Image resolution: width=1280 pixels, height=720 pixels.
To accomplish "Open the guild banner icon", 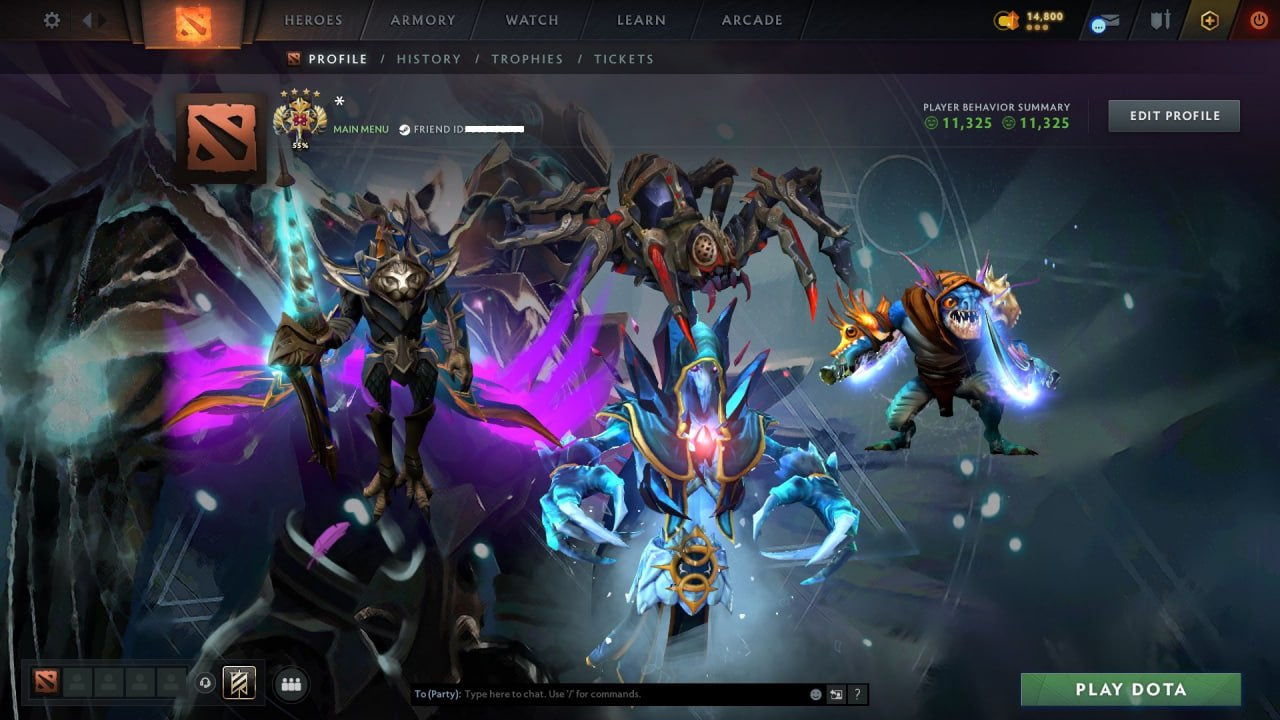I will click(237, 683).
